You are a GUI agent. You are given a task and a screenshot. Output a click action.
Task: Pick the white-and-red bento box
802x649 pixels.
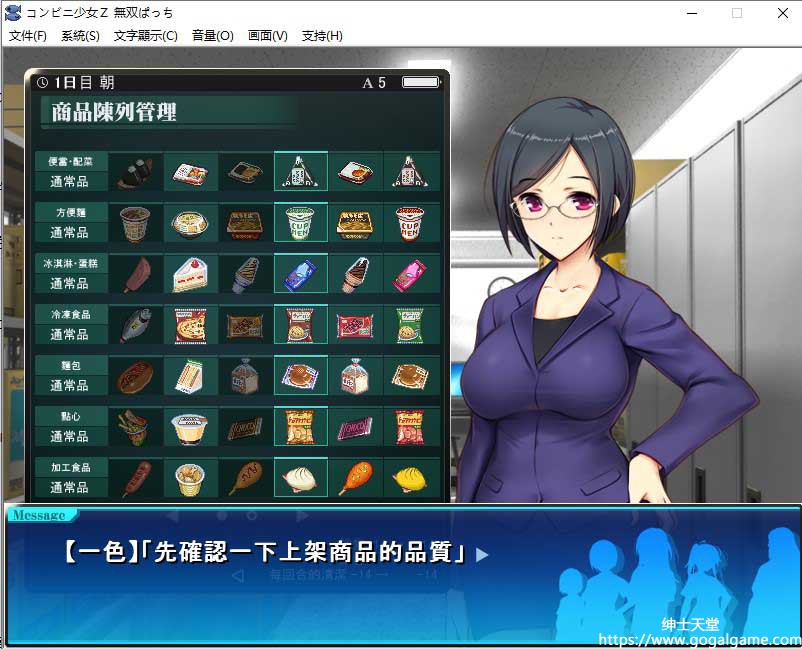pos(190,172)
